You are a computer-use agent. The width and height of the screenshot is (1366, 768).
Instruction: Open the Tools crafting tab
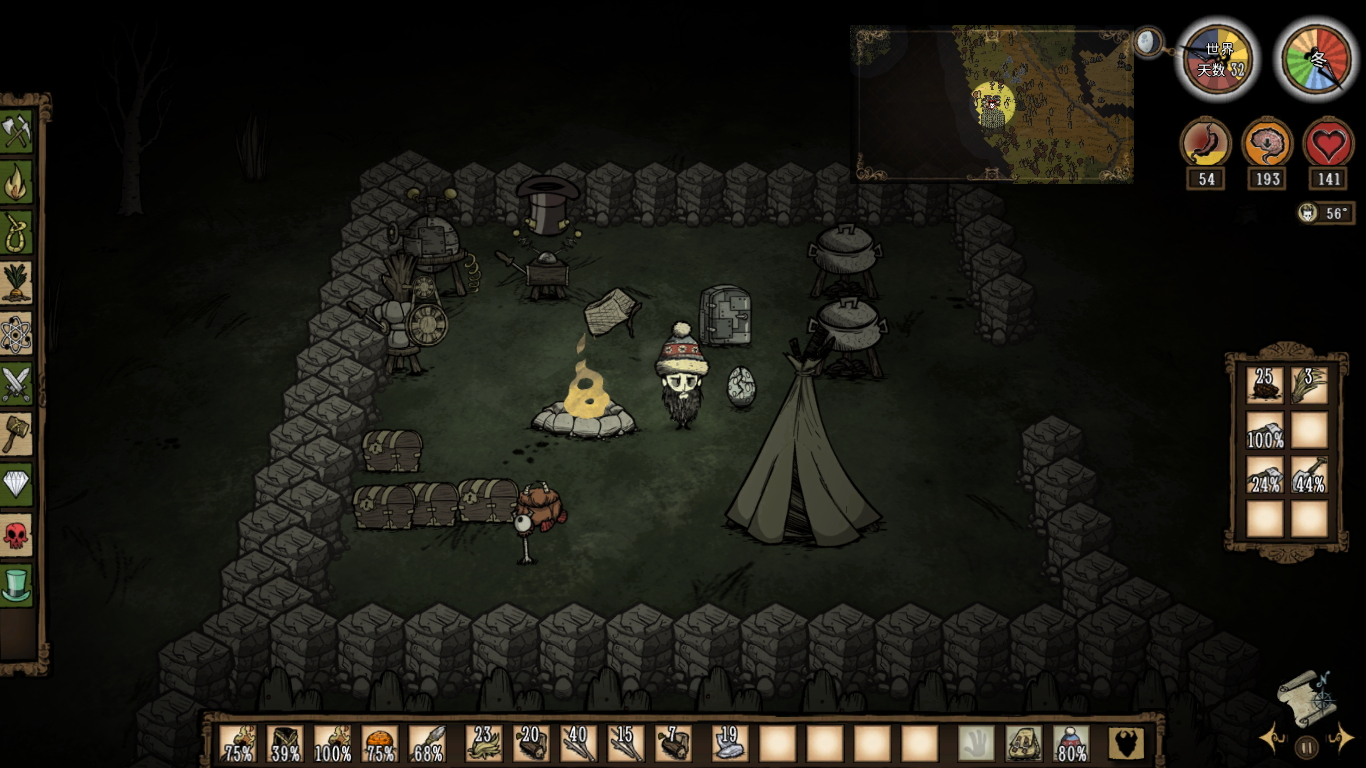tap(17, 131)
